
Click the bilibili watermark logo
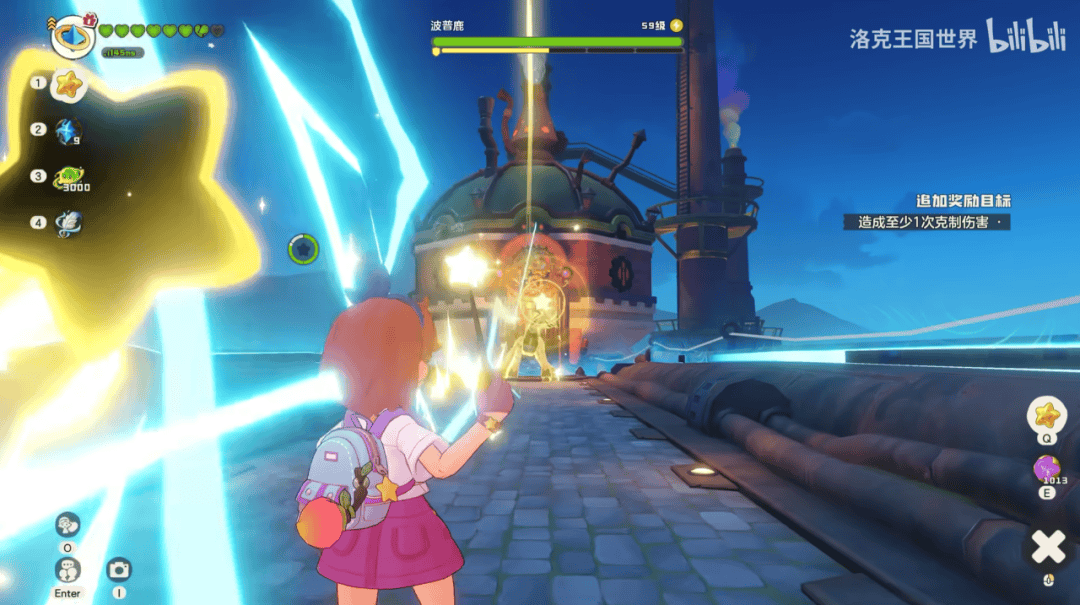click(x=1024, y=36)
